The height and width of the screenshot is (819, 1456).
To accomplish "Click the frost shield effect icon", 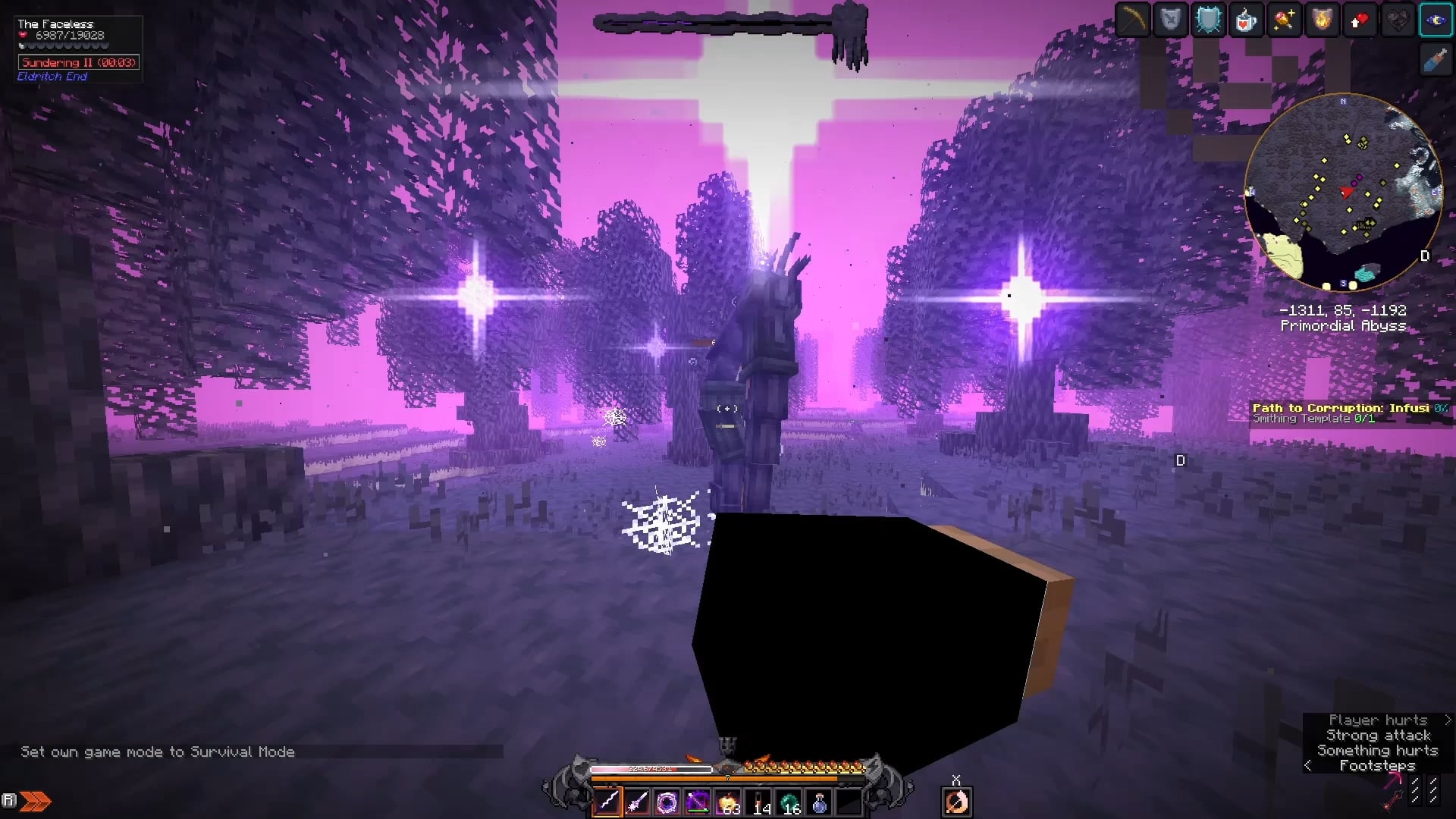I will pyautogui.click(x=1208, y=20).
